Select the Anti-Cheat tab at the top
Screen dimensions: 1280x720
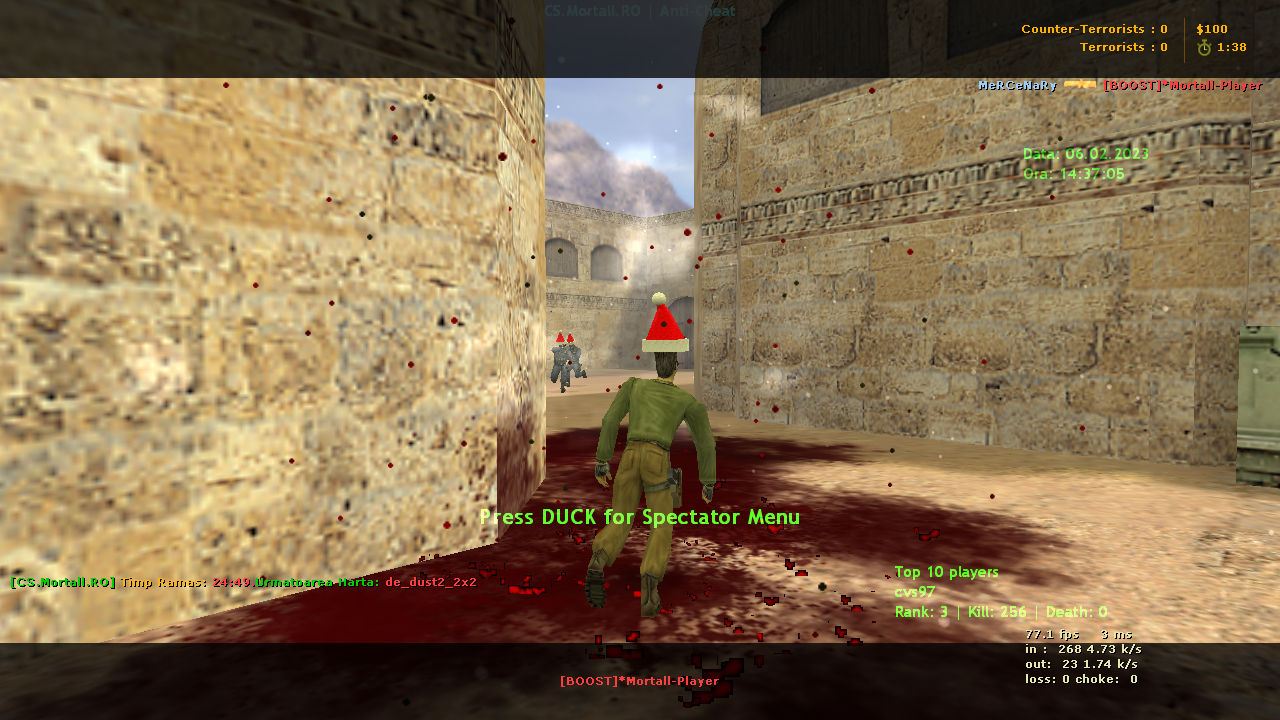click(698, 11)
